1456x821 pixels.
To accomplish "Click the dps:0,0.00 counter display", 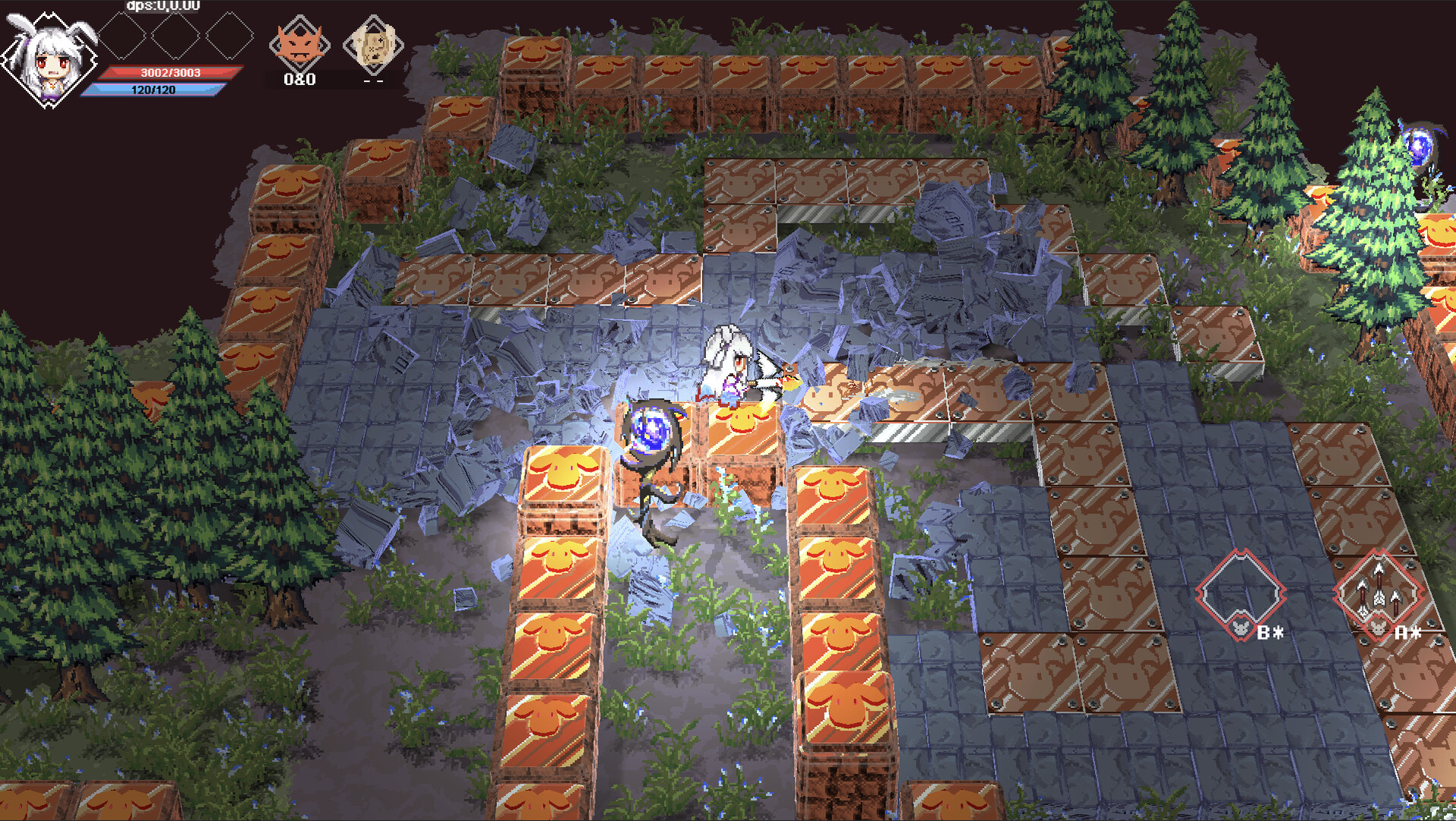I will (x=160, y=6).
